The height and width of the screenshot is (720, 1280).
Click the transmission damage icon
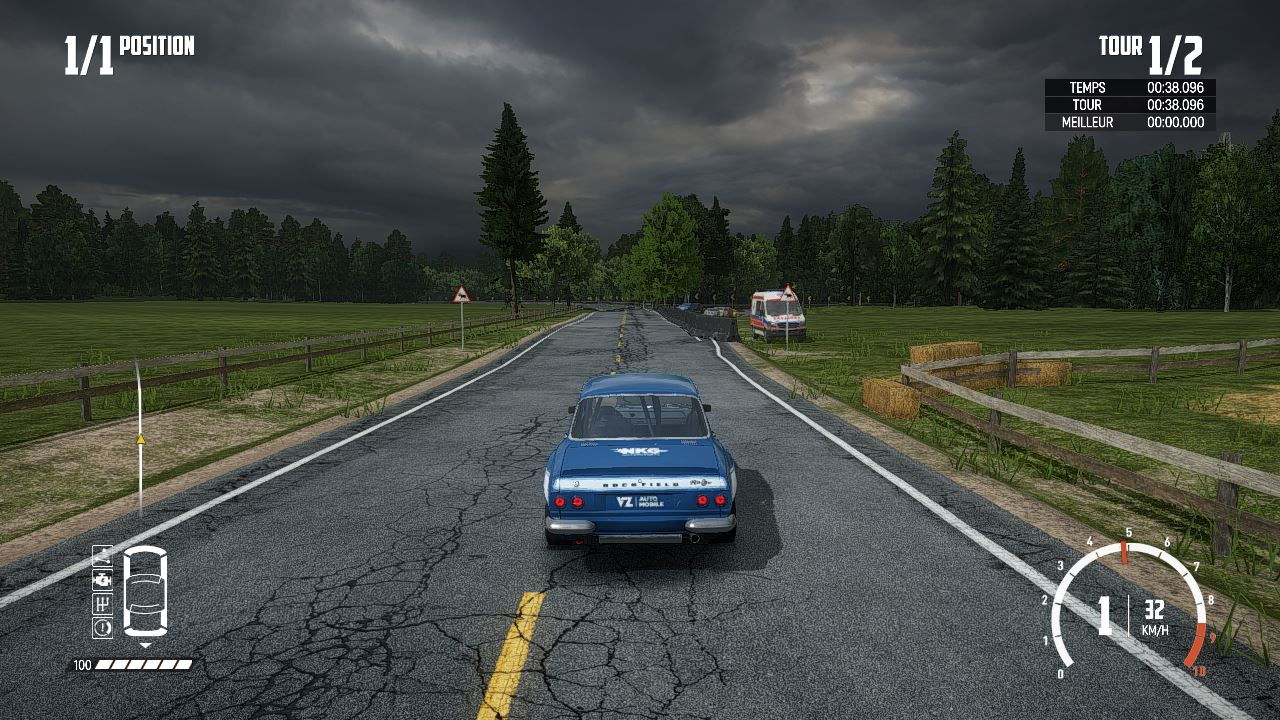click(102, 603)
